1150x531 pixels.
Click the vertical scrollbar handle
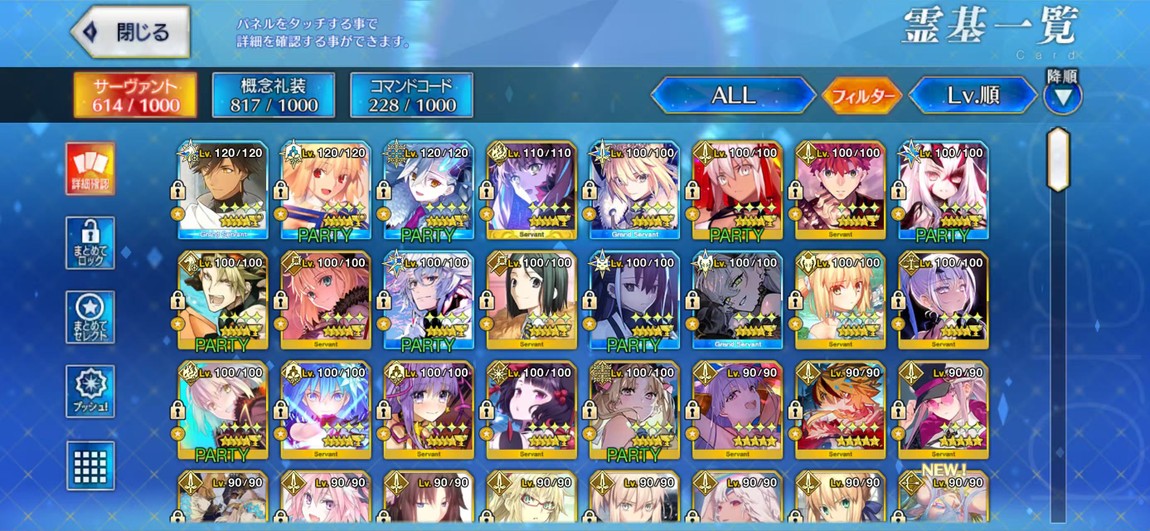[x=1058, y=160]
